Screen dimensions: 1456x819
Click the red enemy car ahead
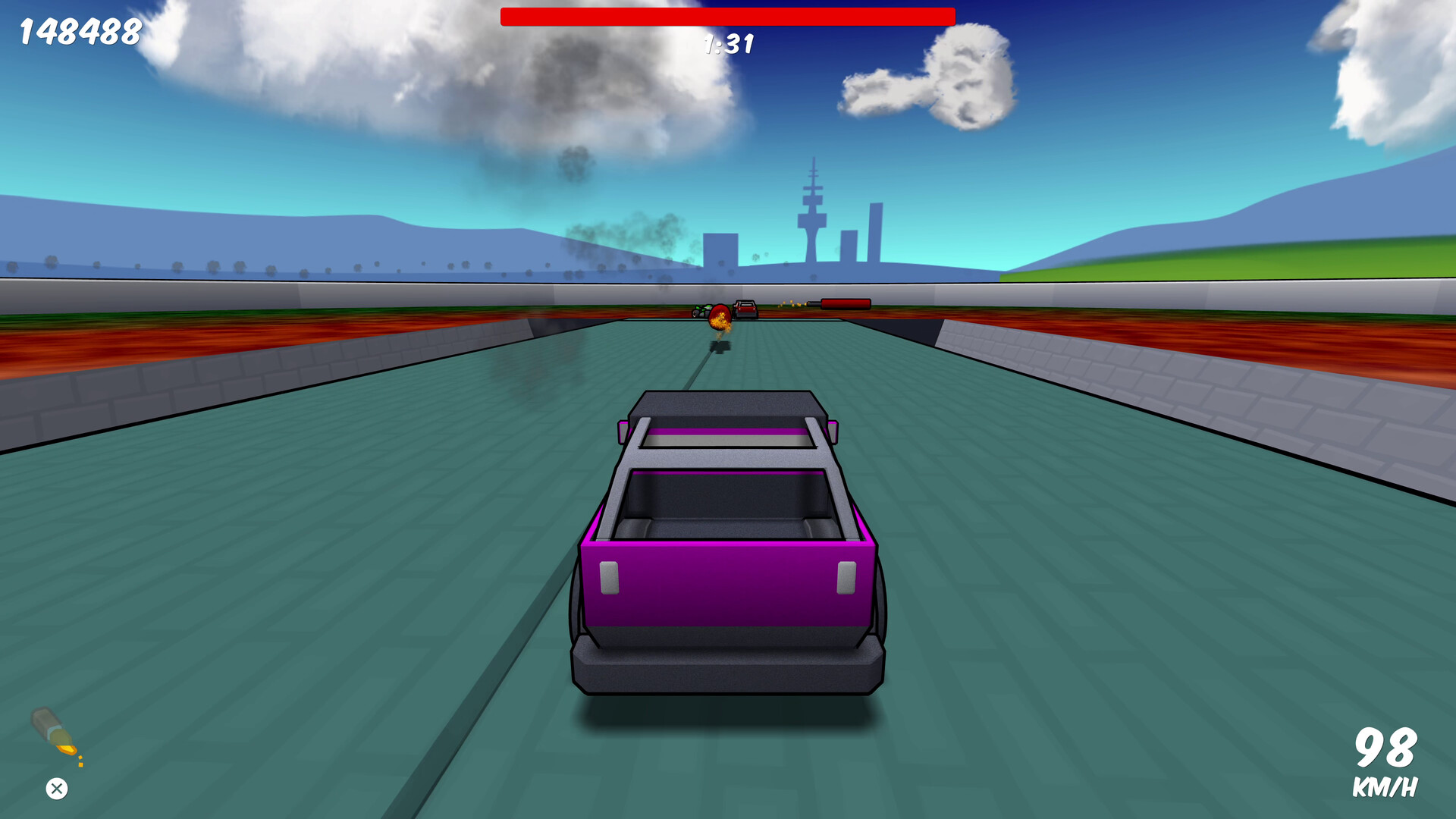[x=745, y=309]
